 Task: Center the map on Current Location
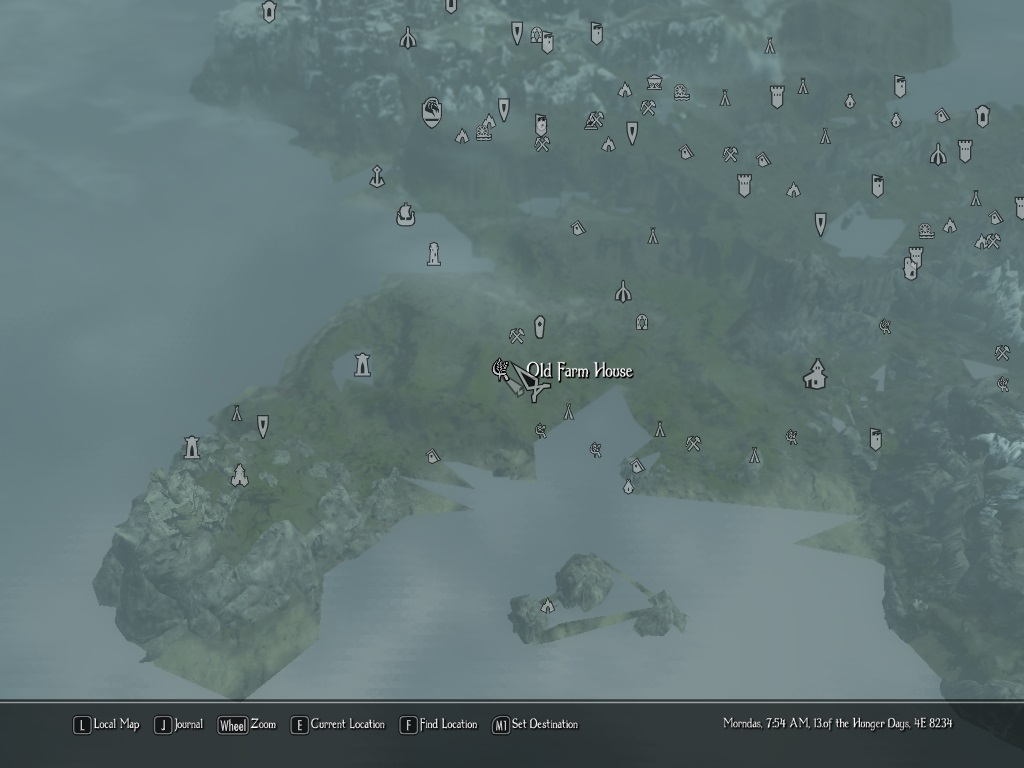[x=337, y=725]
